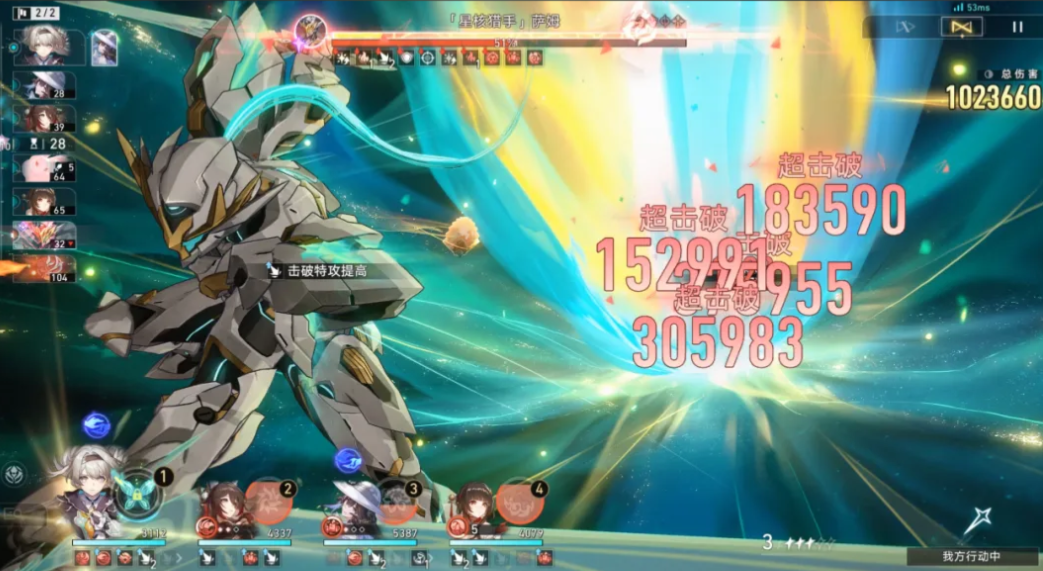The image size is (1043, 571).
Task: Pause the battle
Action: point(1018,27)
